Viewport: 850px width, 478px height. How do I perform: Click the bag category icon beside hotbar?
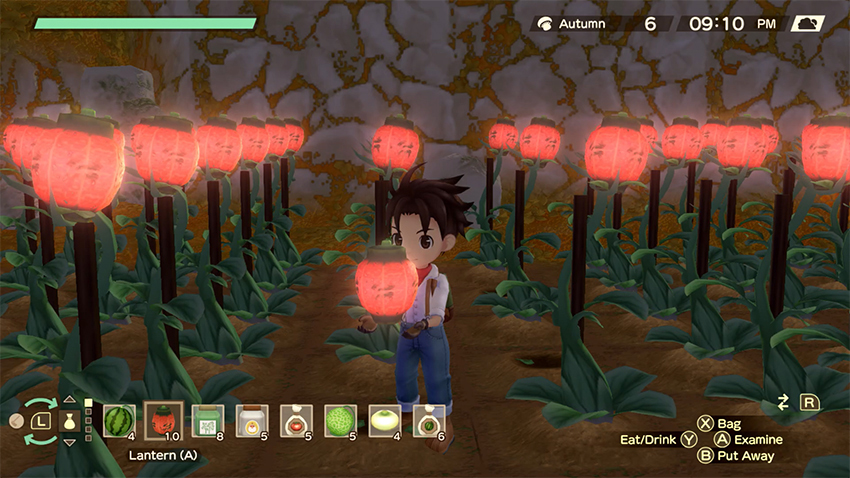[70, 421]
